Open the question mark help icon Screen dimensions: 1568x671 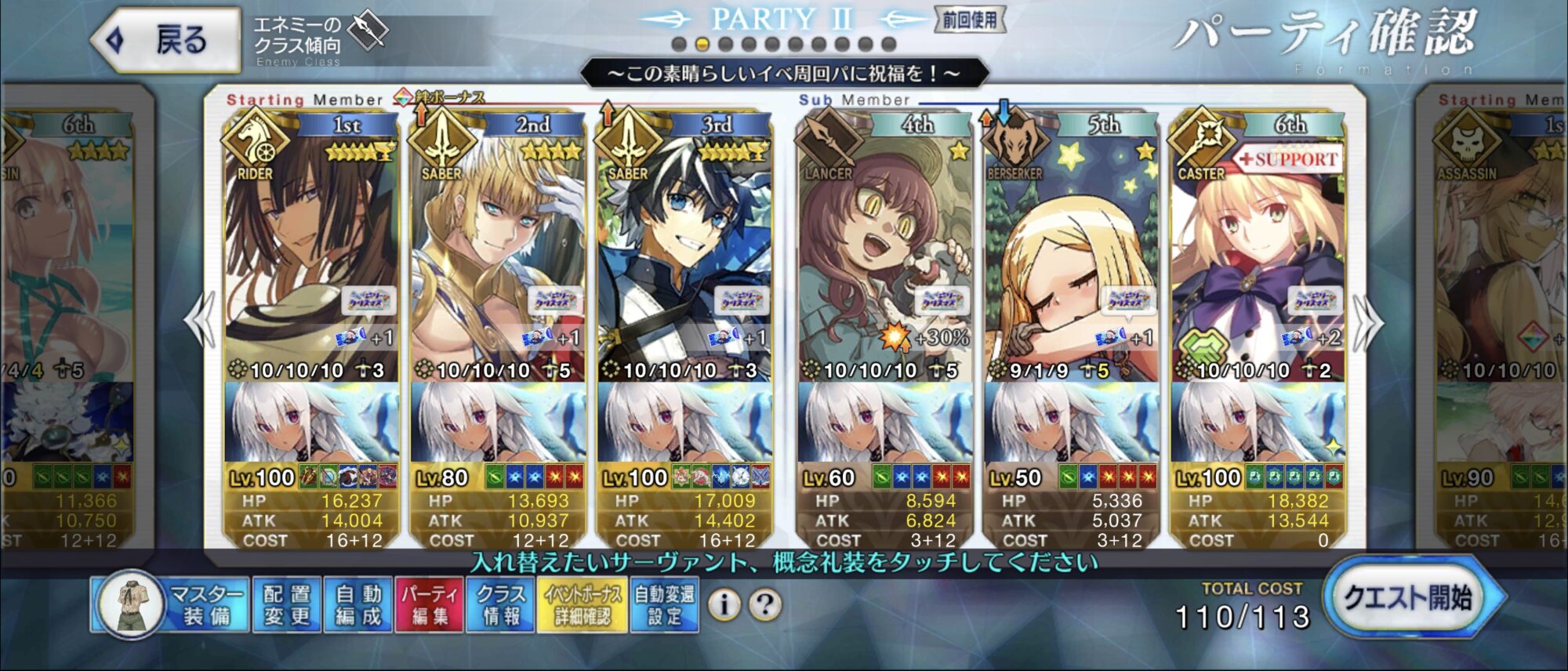click(x=765, y=604)
